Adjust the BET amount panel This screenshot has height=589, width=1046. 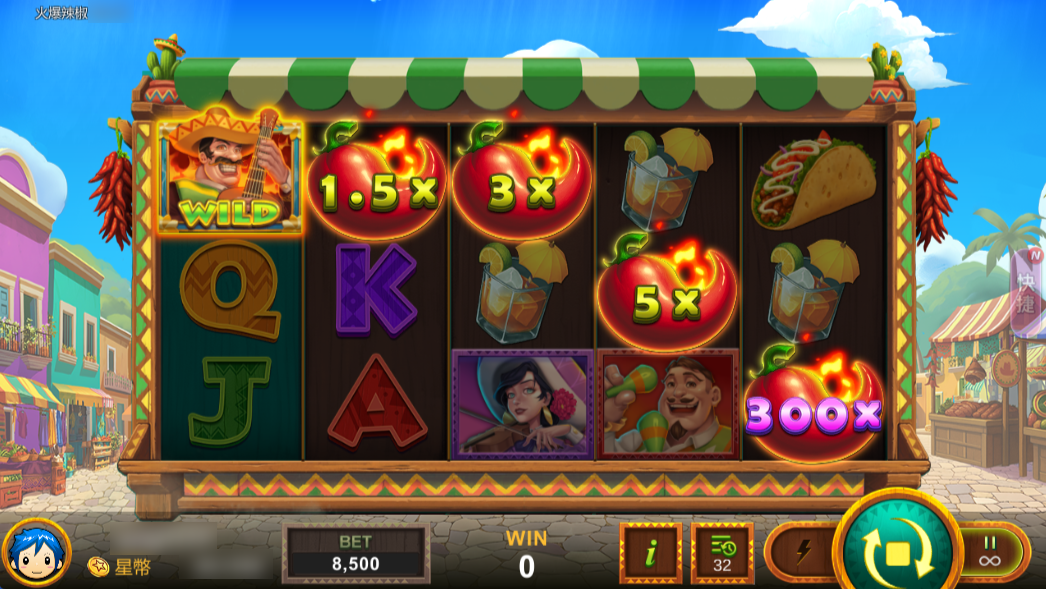[356, 553]
